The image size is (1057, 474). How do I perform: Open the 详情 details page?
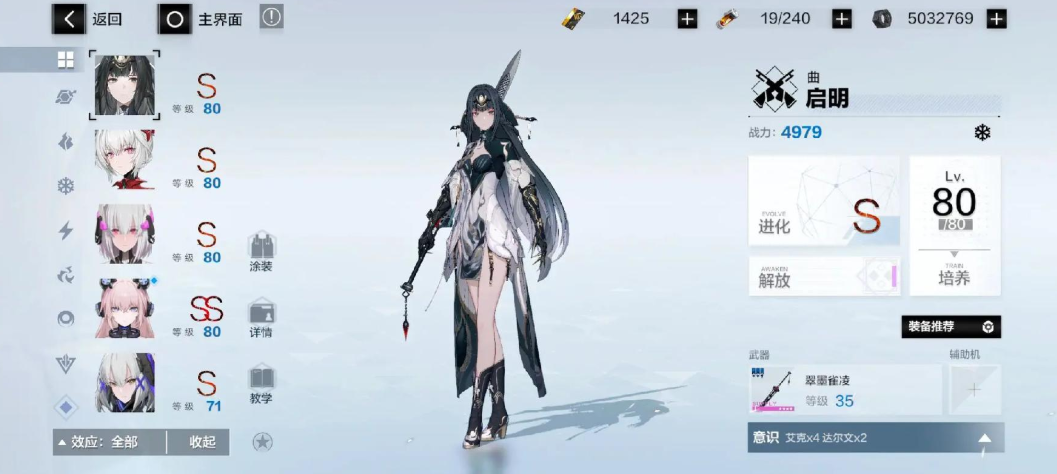coord(262,318)
